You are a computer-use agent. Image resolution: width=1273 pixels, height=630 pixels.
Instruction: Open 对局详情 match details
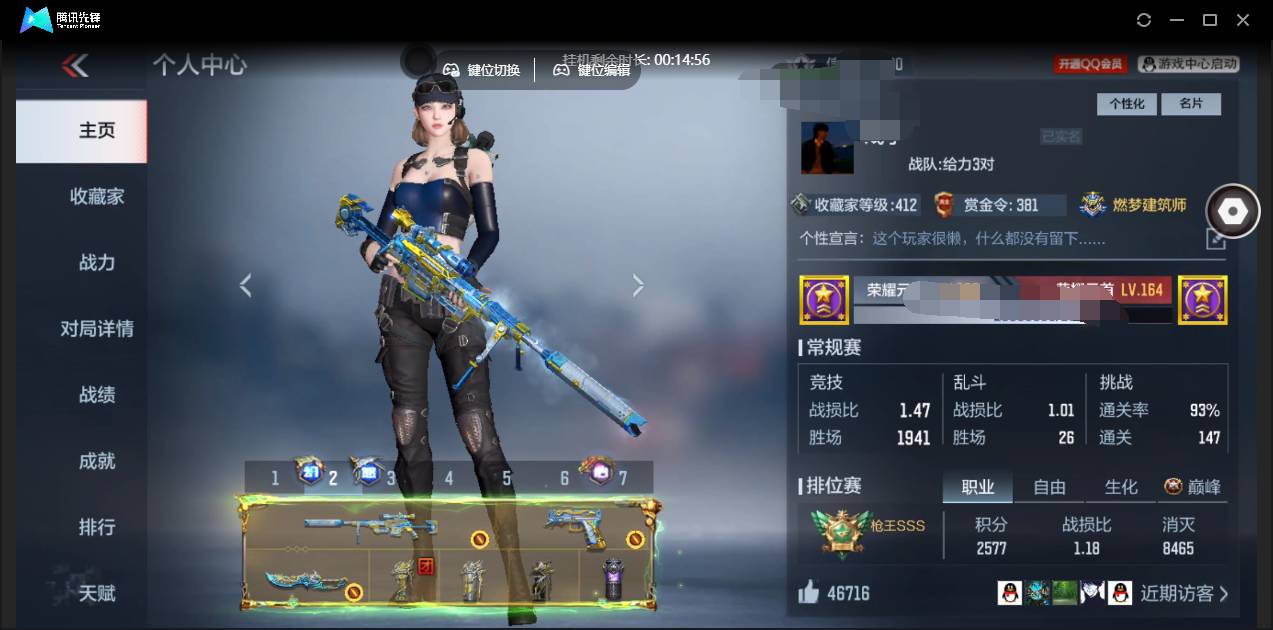pos(97,329)
